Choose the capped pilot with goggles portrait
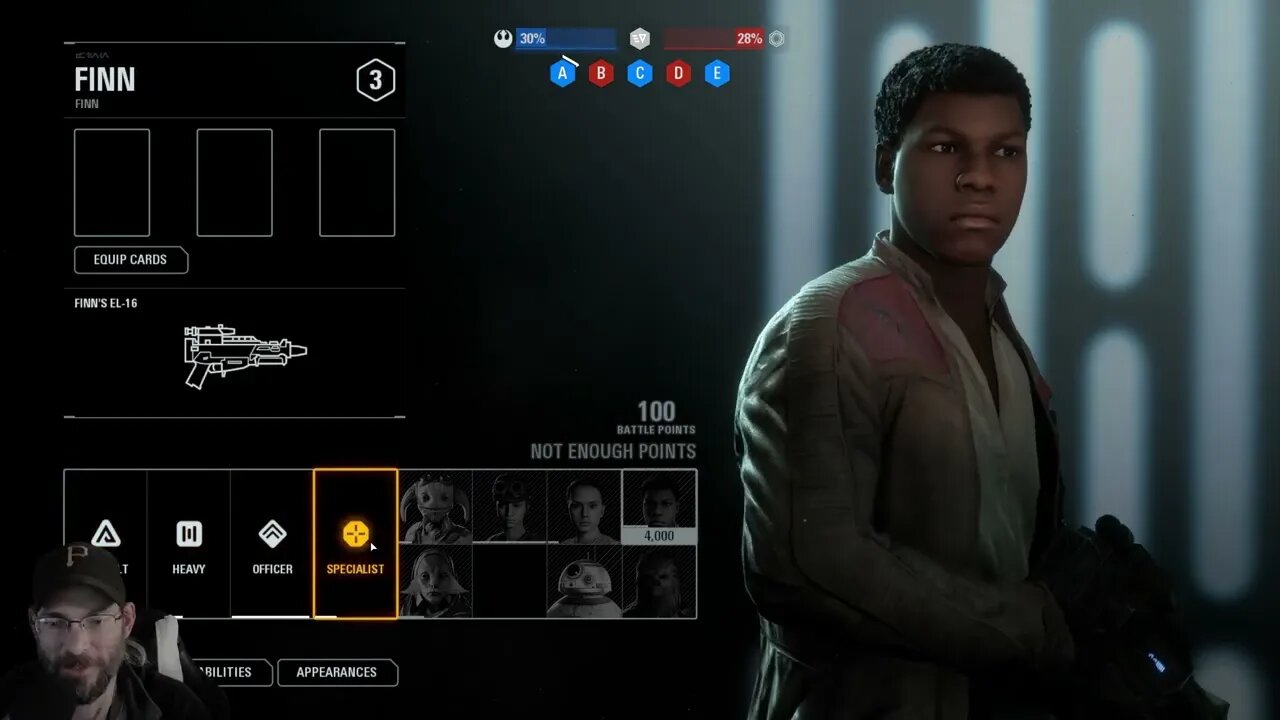The width and height of the screenshot is (1280, 720). coord(510,507)
